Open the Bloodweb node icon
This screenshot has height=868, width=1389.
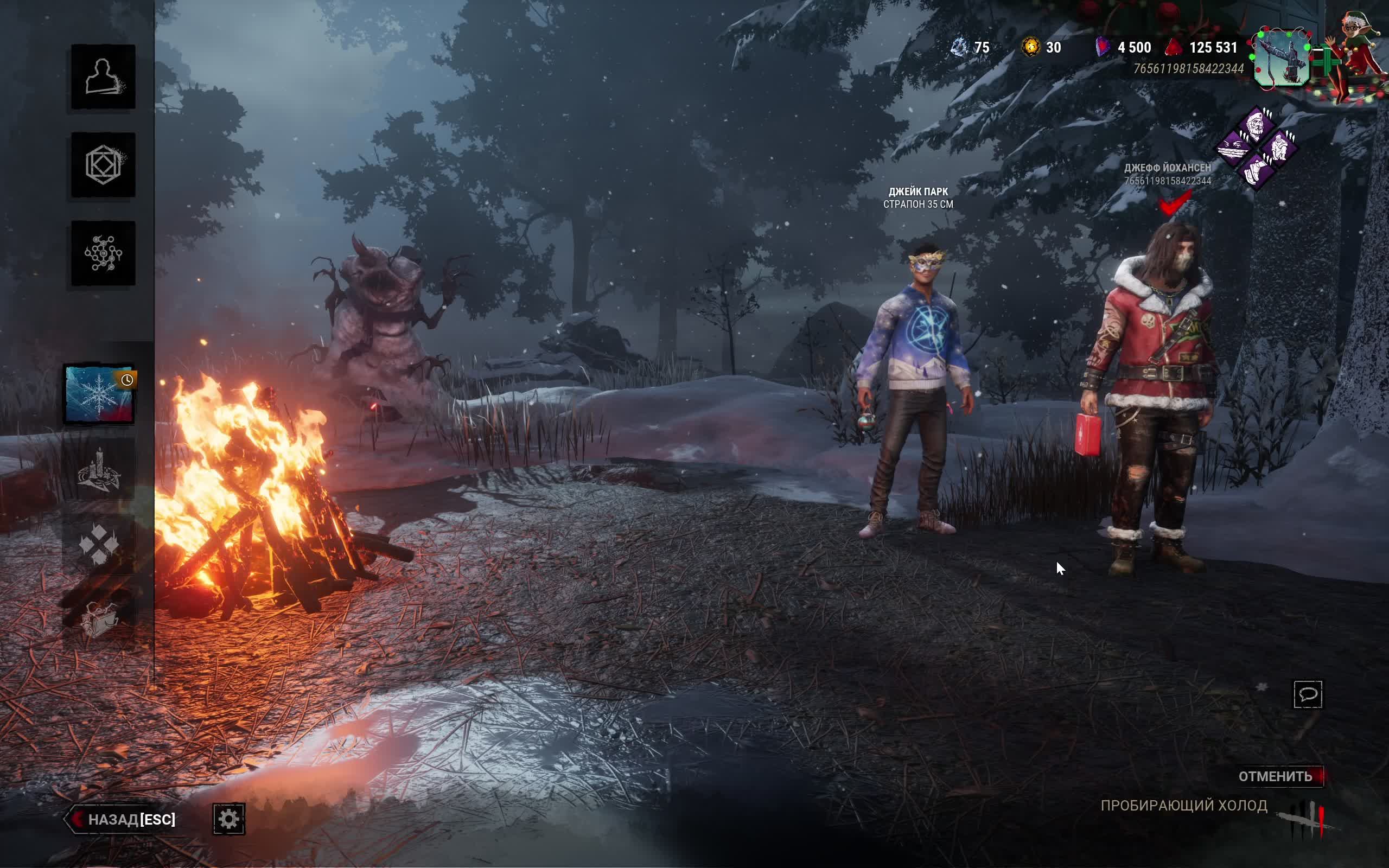pyautogui.click(x=103, y=253)
